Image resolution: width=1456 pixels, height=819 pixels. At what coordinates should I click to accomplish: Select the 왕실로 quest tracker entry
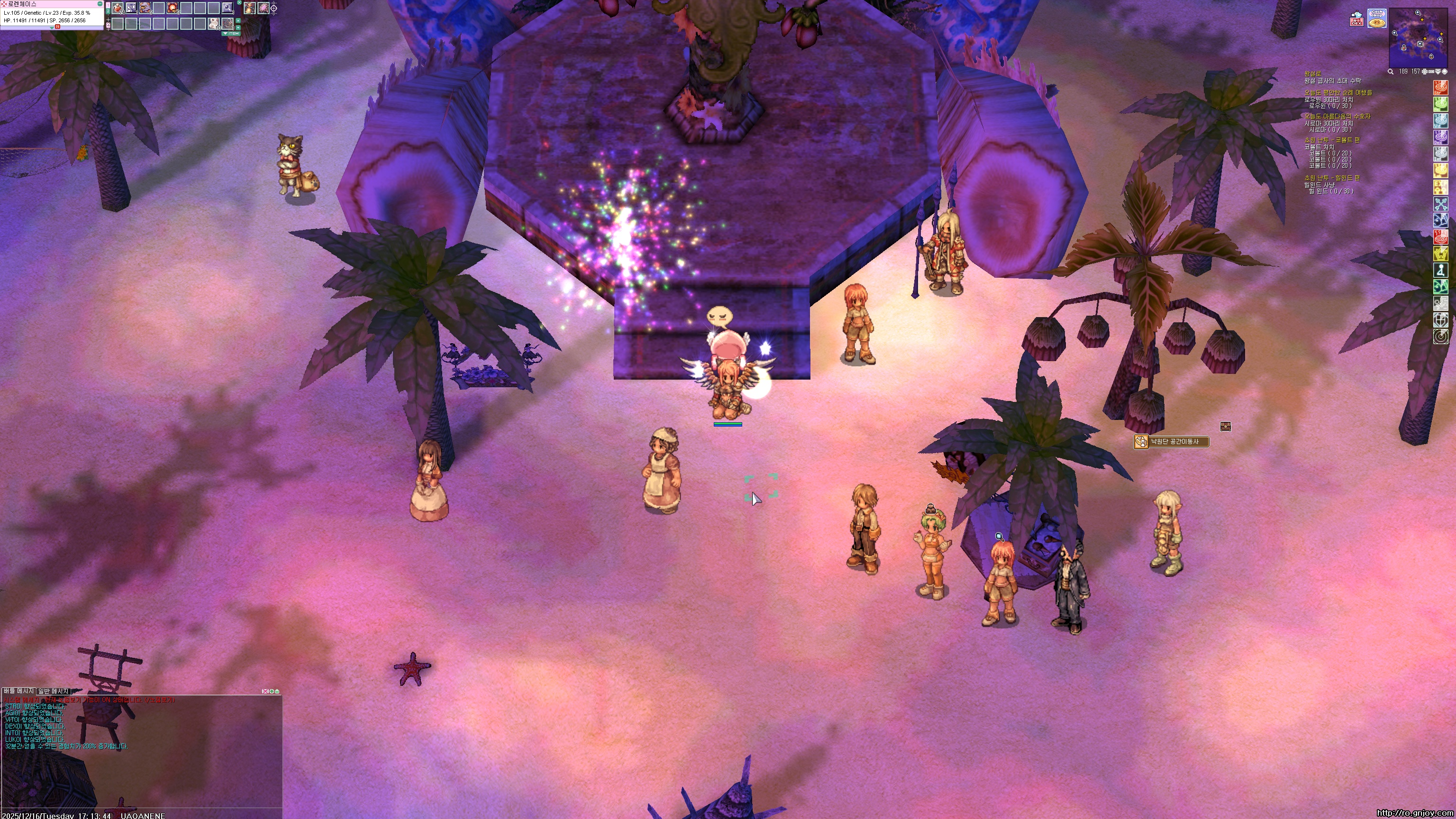pos(1312,73)
